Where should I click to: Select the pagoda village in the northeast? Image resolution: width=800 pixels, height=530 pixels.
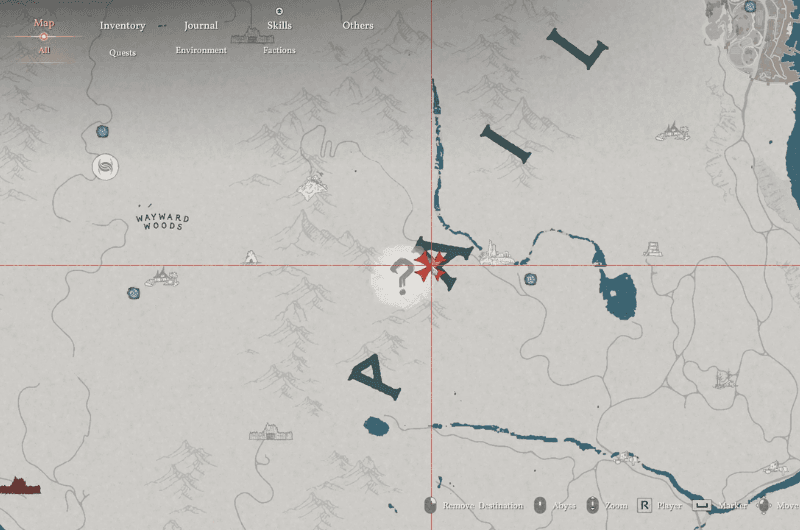point(674,131)
